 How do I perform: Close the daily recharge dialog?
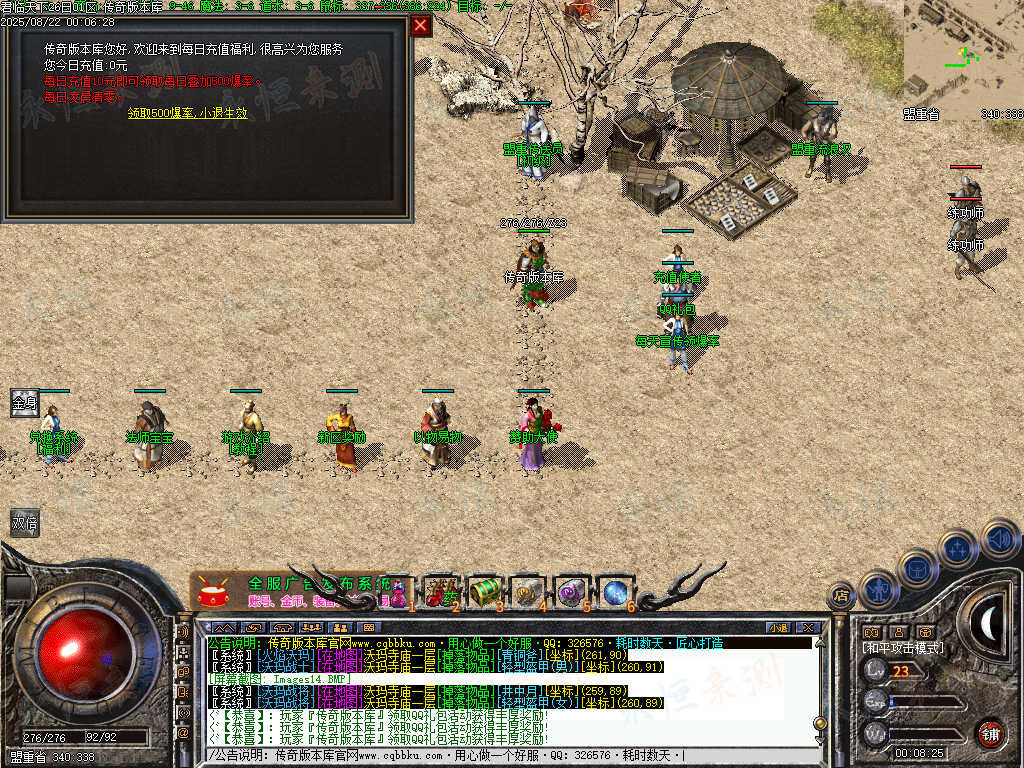coord(422,26)
